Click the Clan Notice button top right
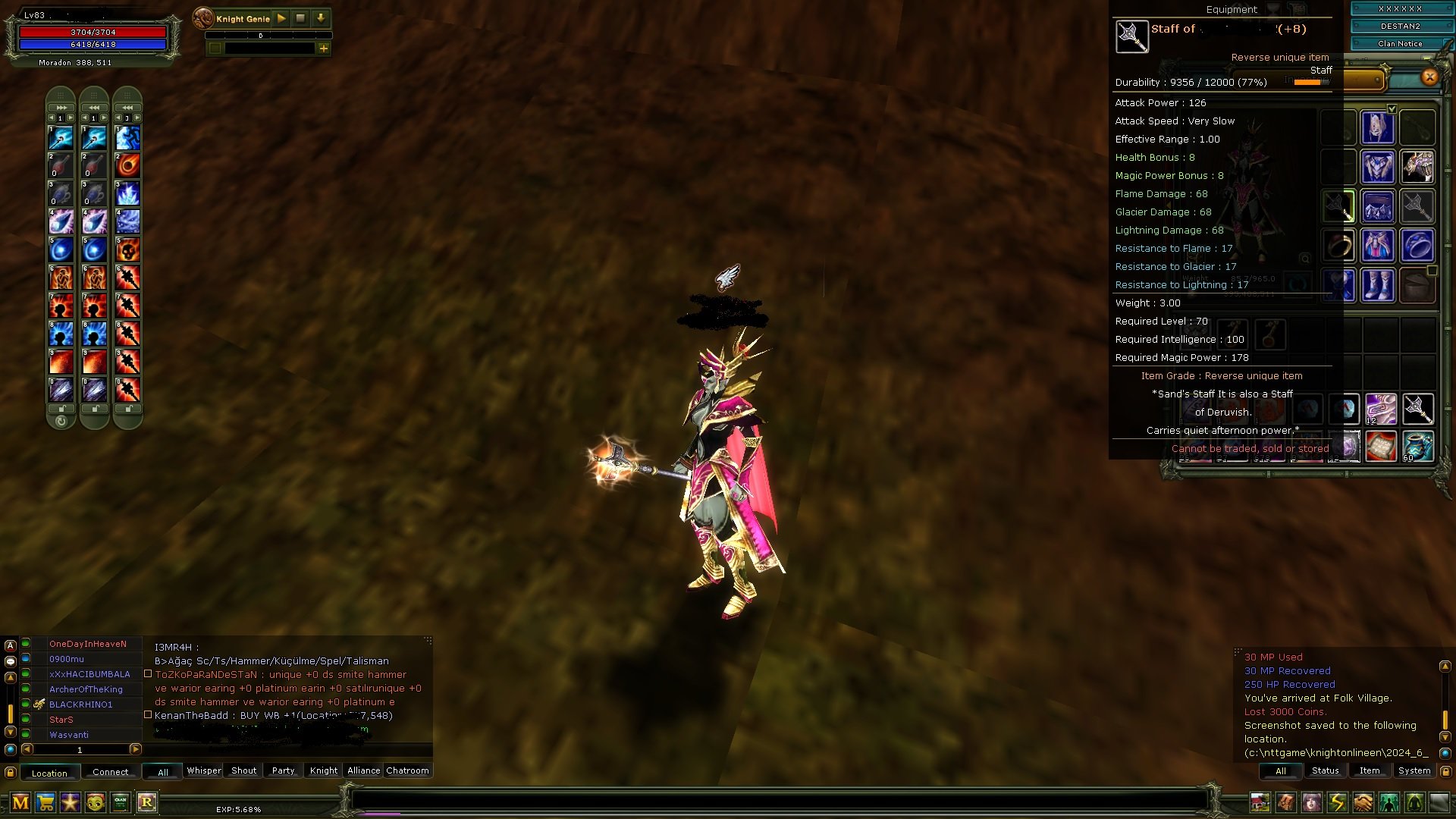1456x819 pixels. pos(1399,43)
